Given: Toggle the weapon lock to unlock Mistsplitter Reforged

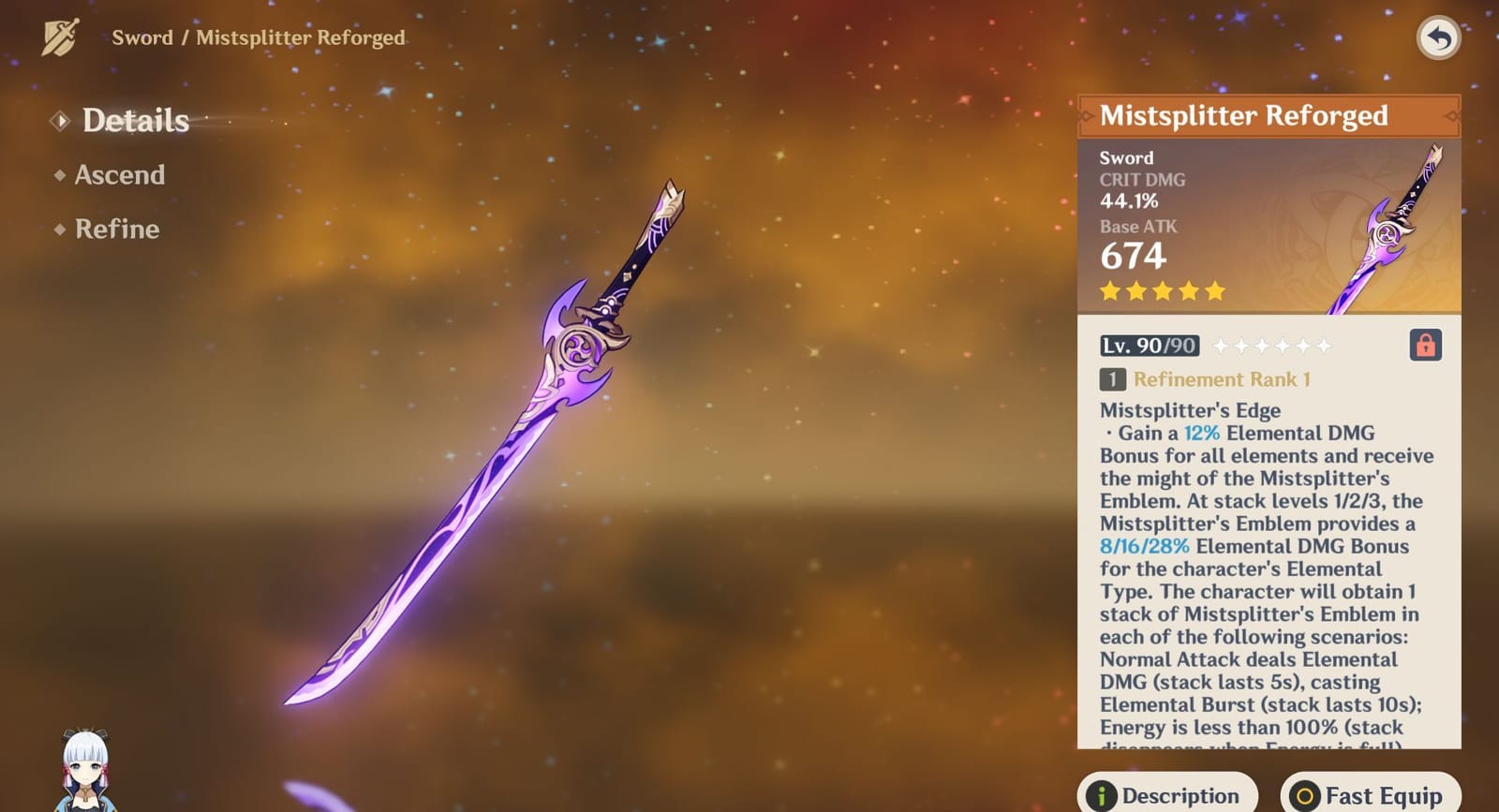Looking at the screenshot, I should point(1428,346).
